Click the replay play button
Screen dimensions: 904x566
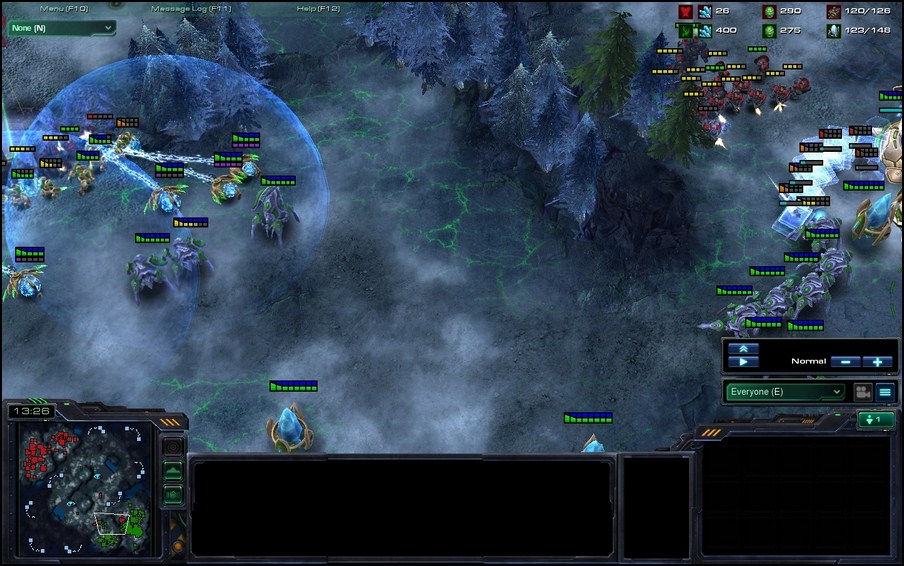tap(743, 362)
